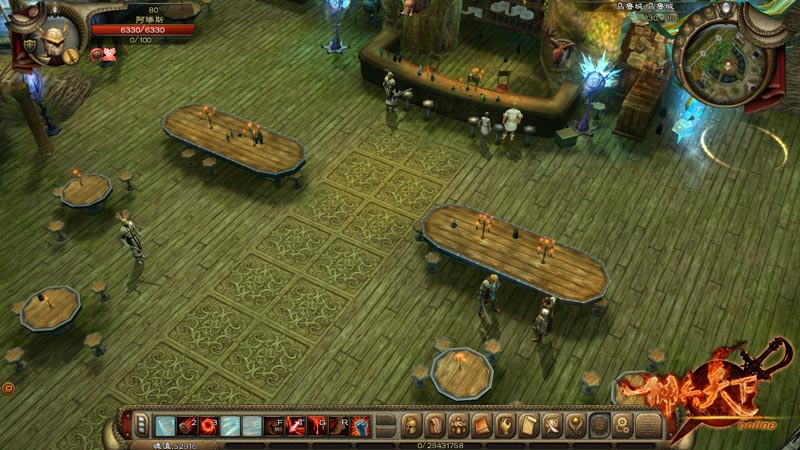Activate the skill labeled R on the hotbar
800x450 pixels.
pos(339,425)
